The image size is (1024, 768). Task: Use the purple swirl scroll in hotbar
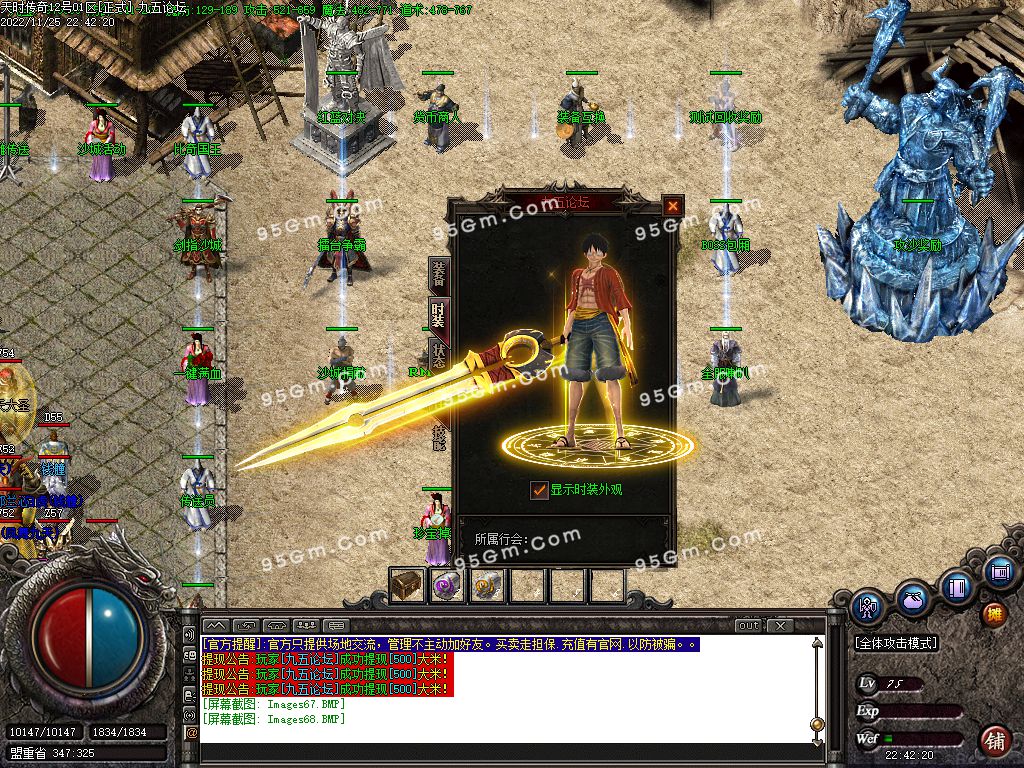[x=446, y=585]
